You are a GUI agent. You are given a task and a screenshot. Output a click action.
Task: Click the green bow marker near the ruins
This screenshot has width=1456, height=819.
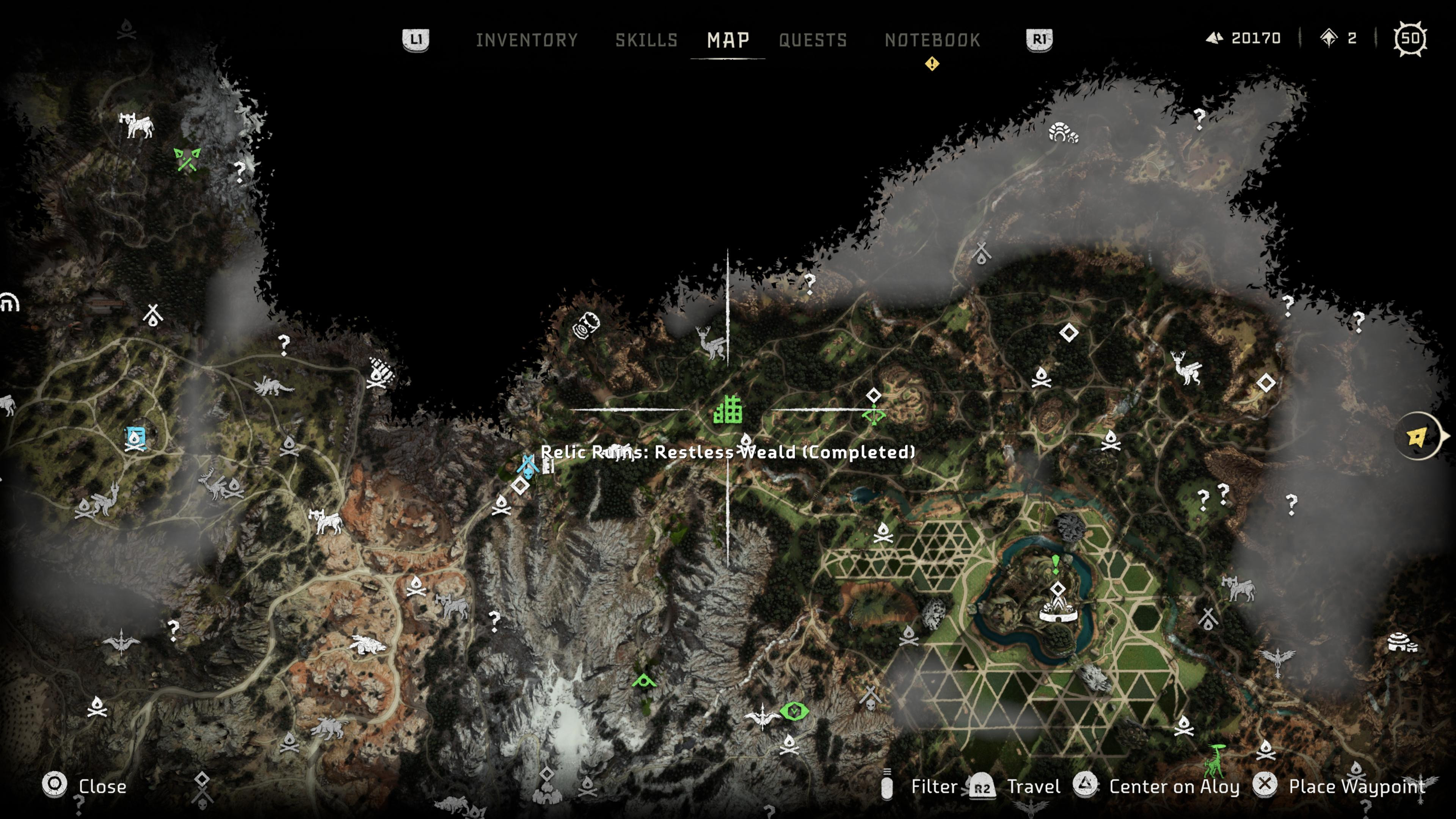point(873,416)
